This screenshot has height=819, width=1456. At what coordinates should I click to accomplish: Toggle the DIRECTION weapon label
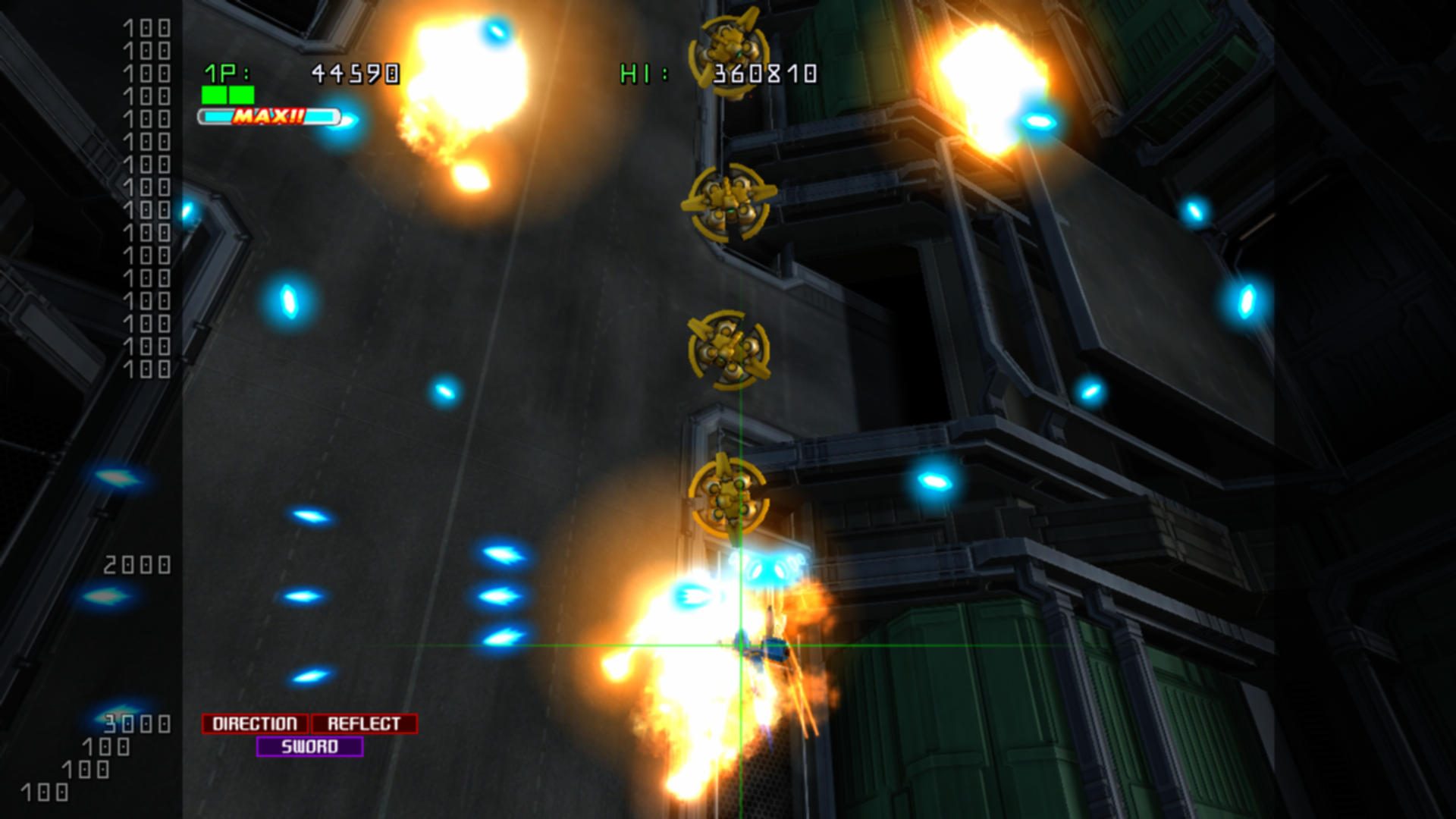254,723
